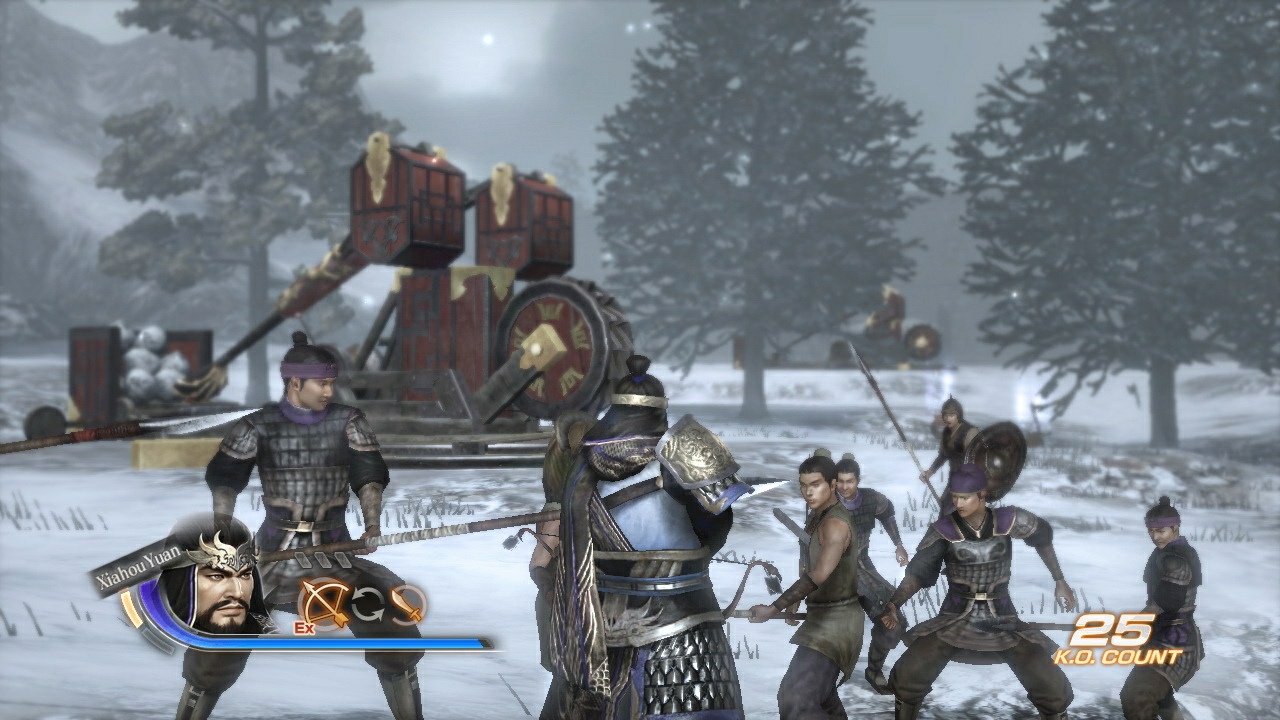The height and width of the screenshot is (720, 1280).
Task: Toggle the Ex indicator under the bow
Action: (305, 628)
